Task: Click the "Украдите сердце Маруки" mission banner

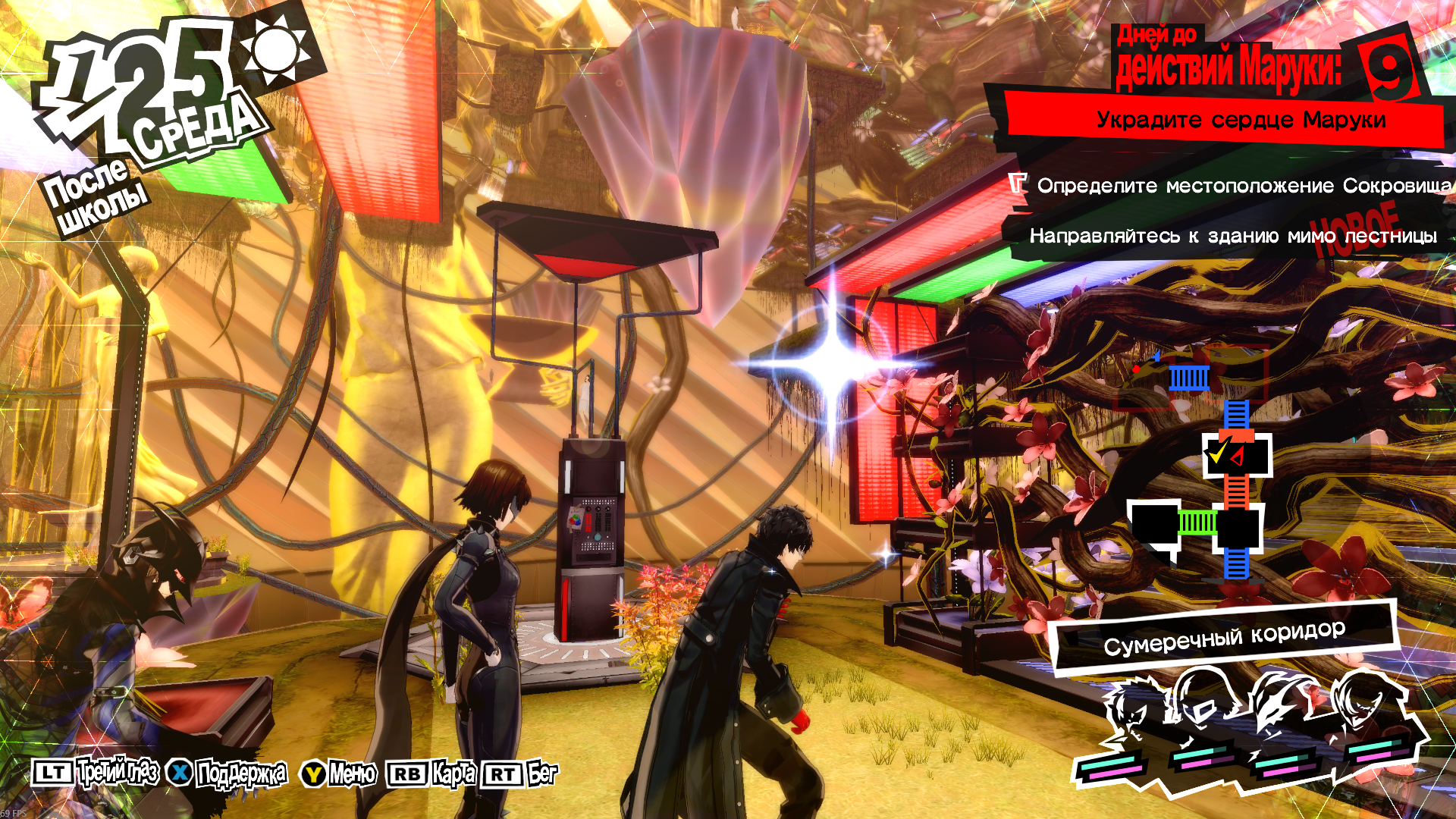Action: point(1241,121)
